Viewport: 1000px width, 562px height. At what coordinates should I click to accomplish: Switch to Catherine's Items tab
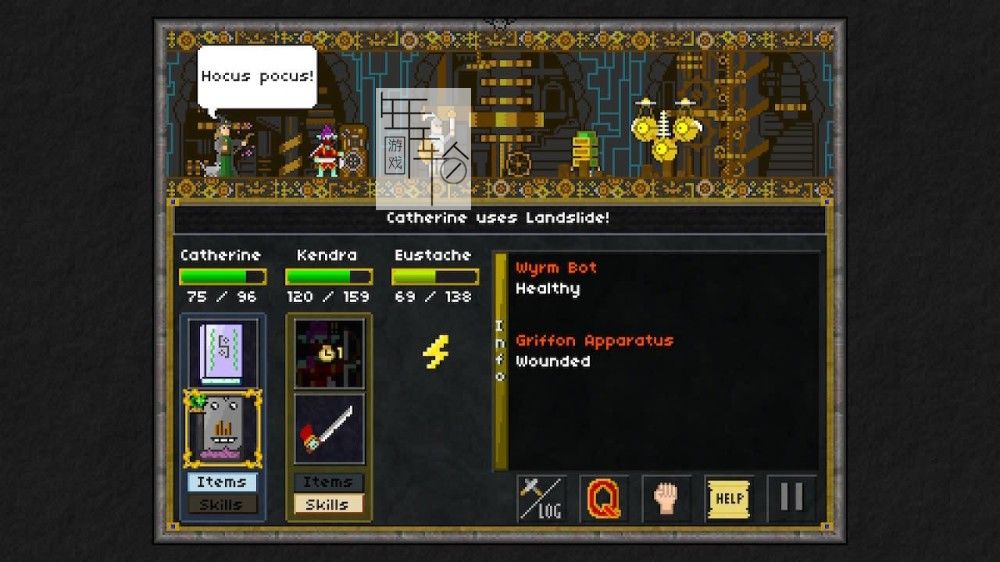tap(222, 482)
